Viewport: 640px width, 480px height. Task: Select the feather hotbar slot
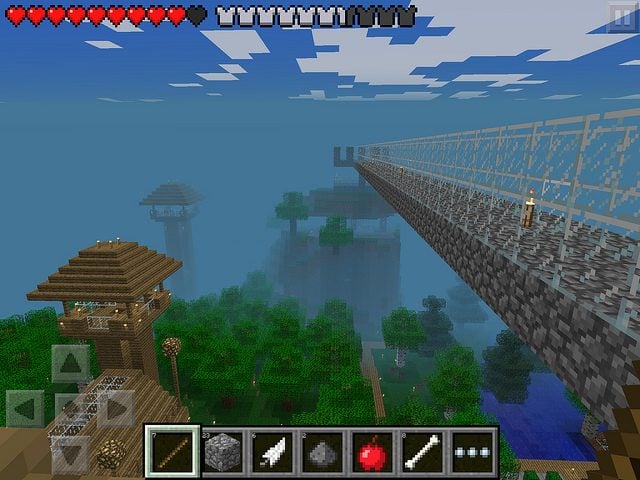tap(273, 452)
